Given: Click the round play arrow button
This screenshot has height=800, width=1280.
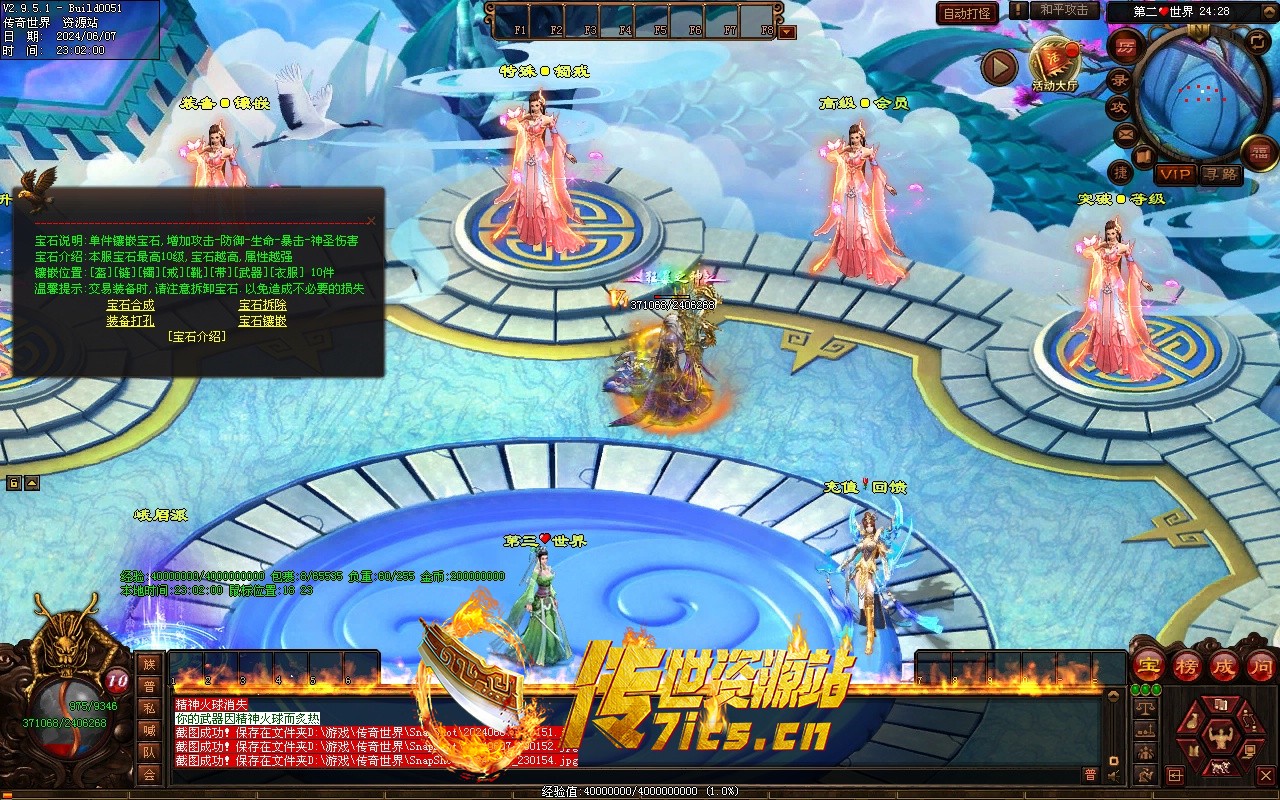Looking at the screenshot, I should tap(998, 67).
